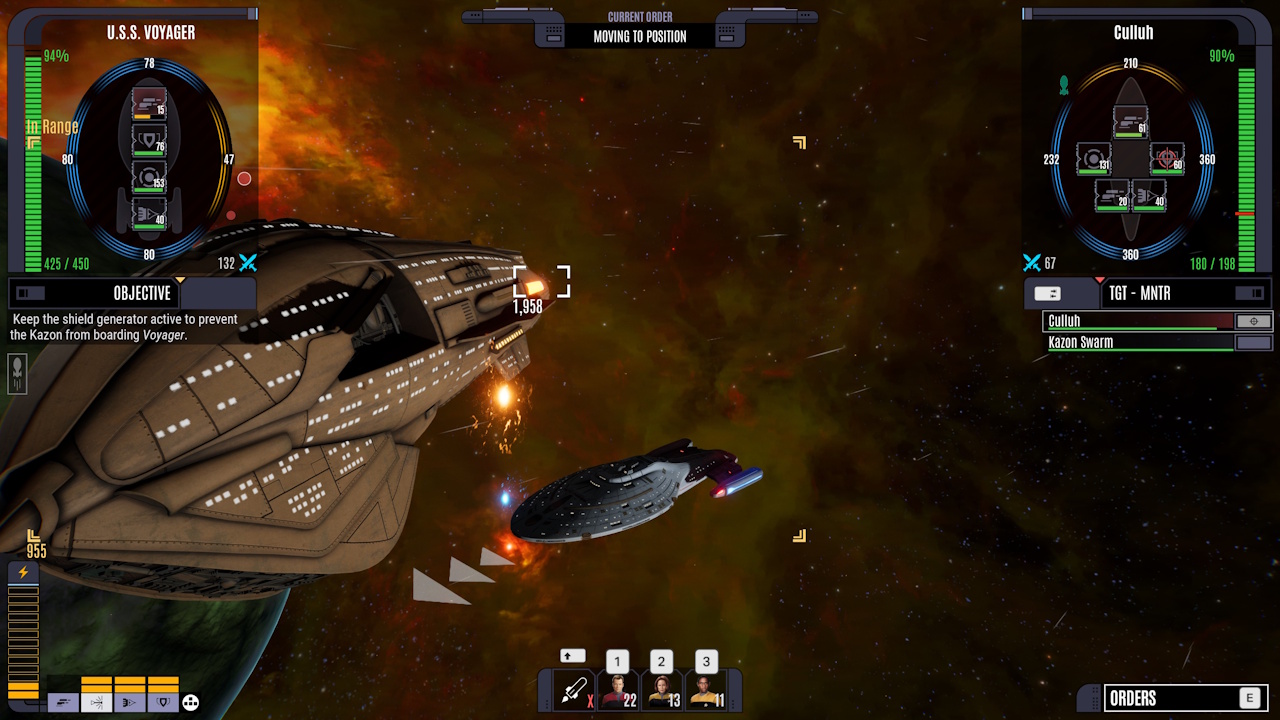Open the directional maneuver pad icon
Viewport: 1280px width, 720px height.
pyautogui.click(x=190, y=703)
